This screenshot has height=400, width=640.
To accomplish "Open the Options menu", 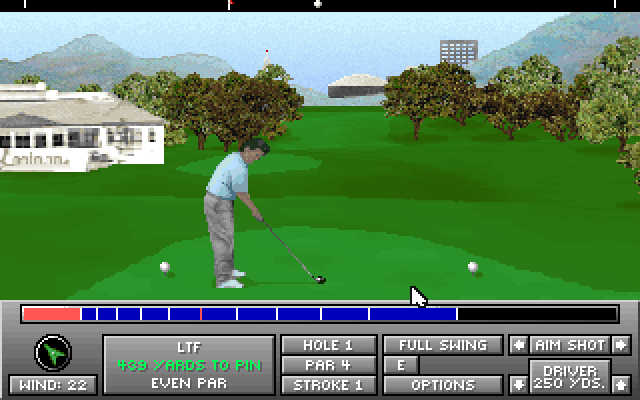I will pos(443,385).
